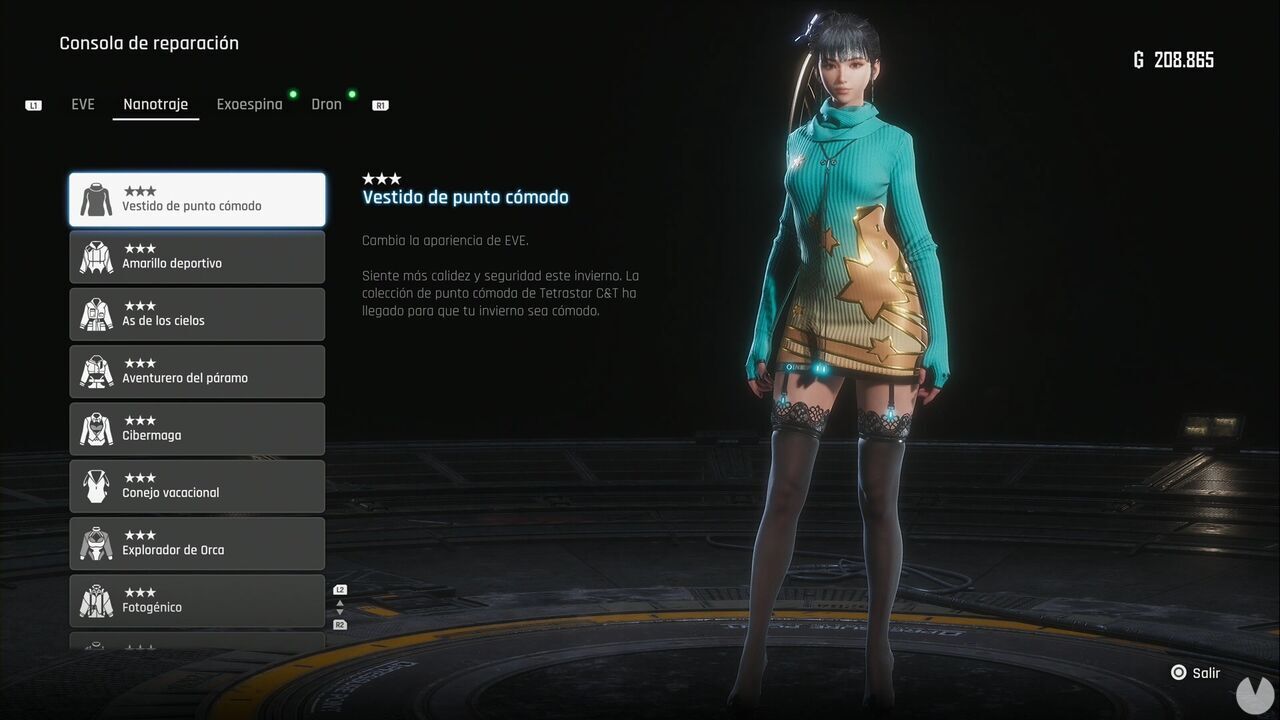Click the G 208.865 currency display
The width and height of the screenshot is (1280, 720).
point(1176,60)
